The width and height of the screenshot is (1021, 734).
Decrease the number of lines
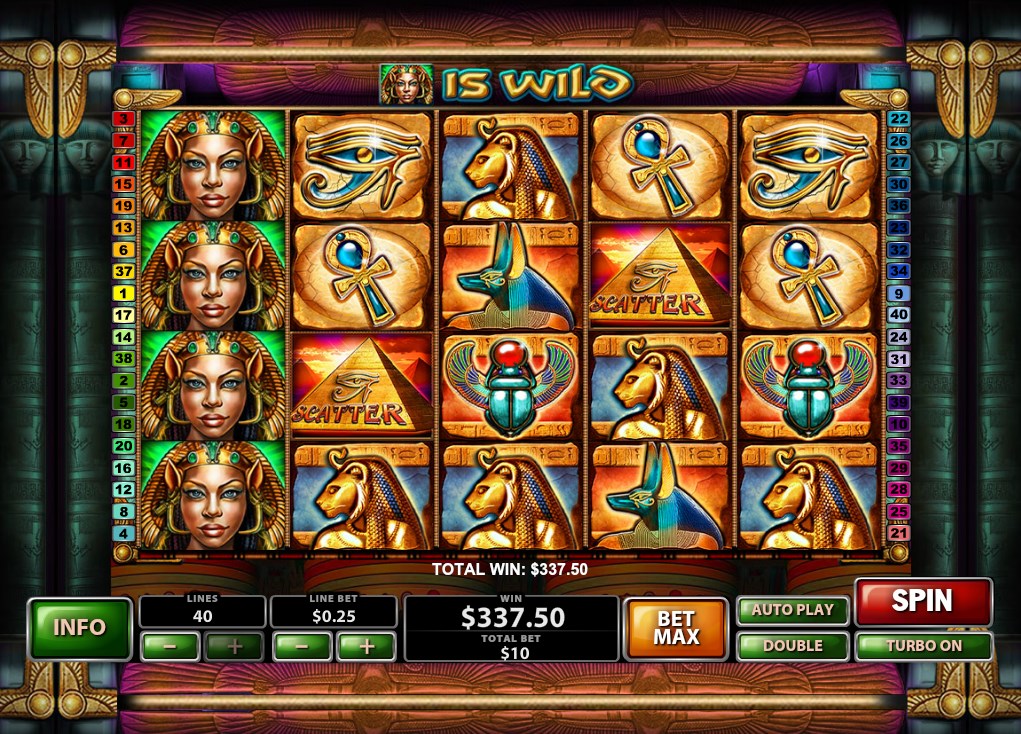[170, 646]
